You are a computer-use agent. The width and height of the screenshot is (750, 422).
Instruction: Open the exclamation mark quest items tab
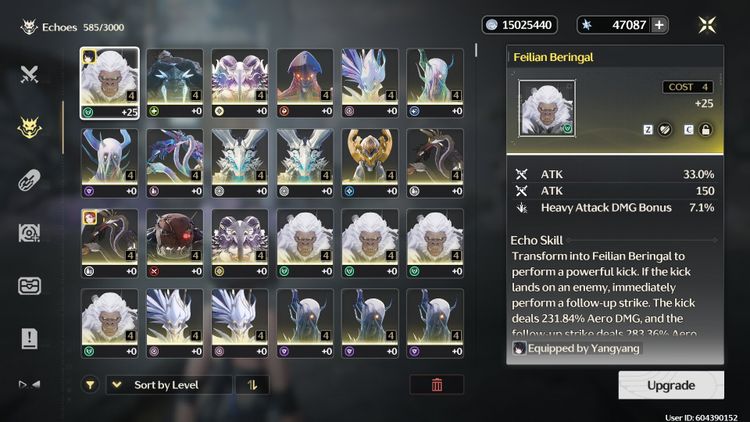(30, 338)
